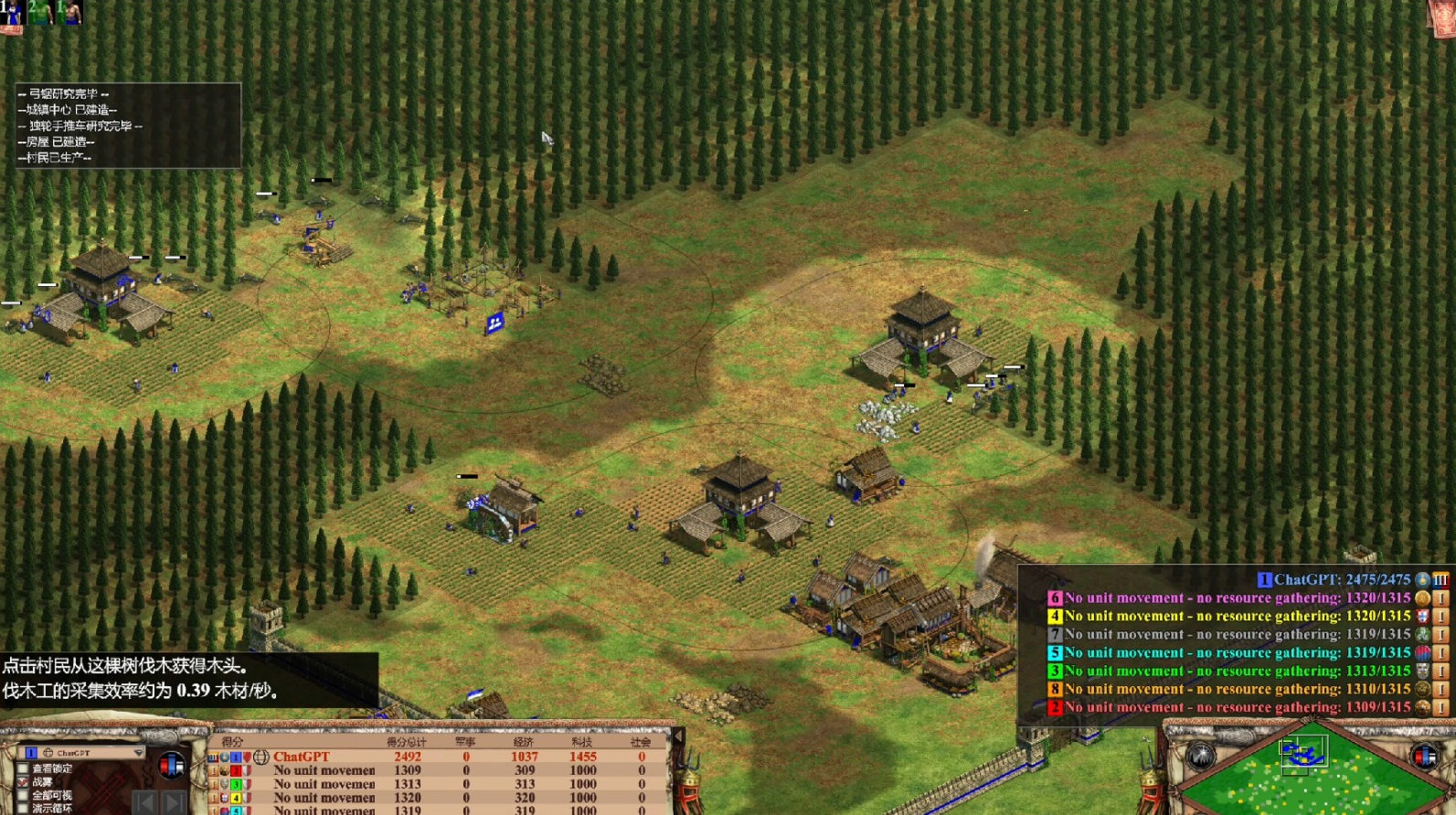This screenshot has height=815, width=1456.
Task: Click the replay step-back arrow button
Action: pyautogui.click(x=144, y=804)
